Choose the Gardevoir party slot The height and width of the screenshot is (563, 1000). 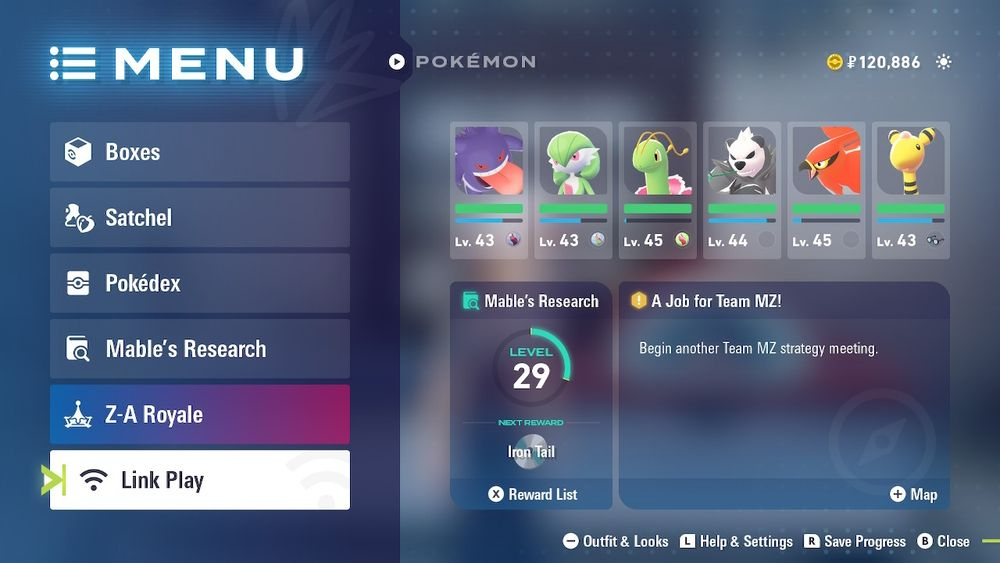573,190
